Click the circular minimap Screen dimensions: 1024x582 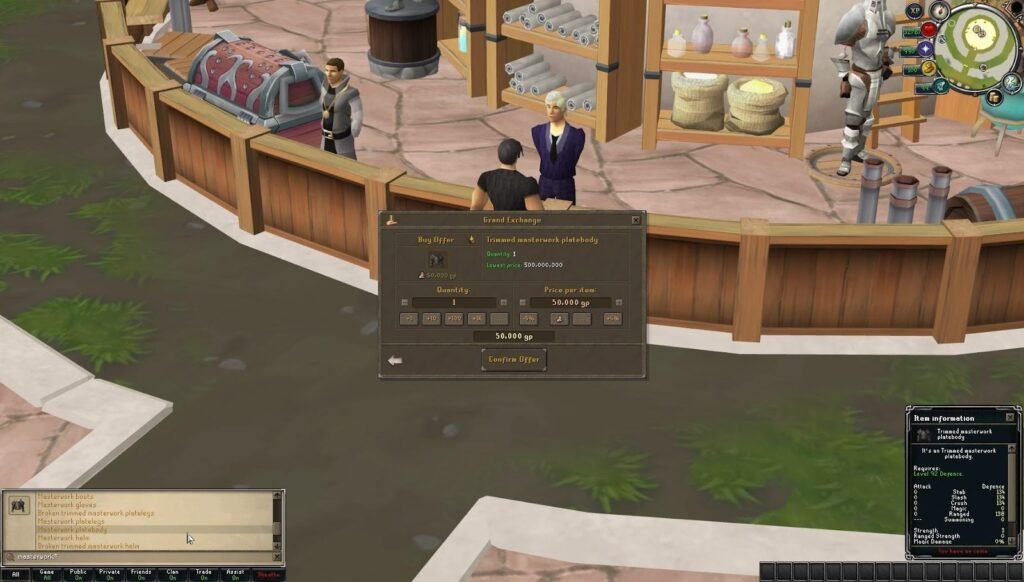(981, 45)
